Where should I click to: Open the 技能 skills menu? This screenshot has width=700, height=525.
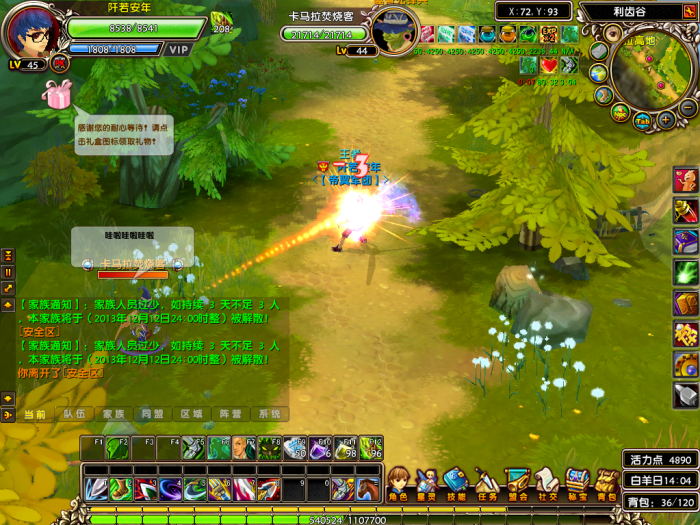[456, 484]
